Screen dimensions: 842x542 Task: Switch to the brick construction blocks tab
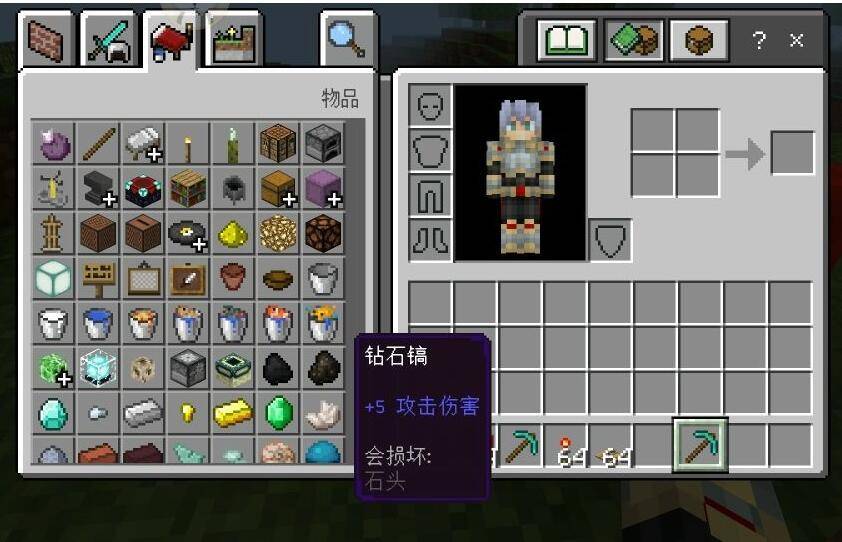pyautogui.click(x=46, y=43)
